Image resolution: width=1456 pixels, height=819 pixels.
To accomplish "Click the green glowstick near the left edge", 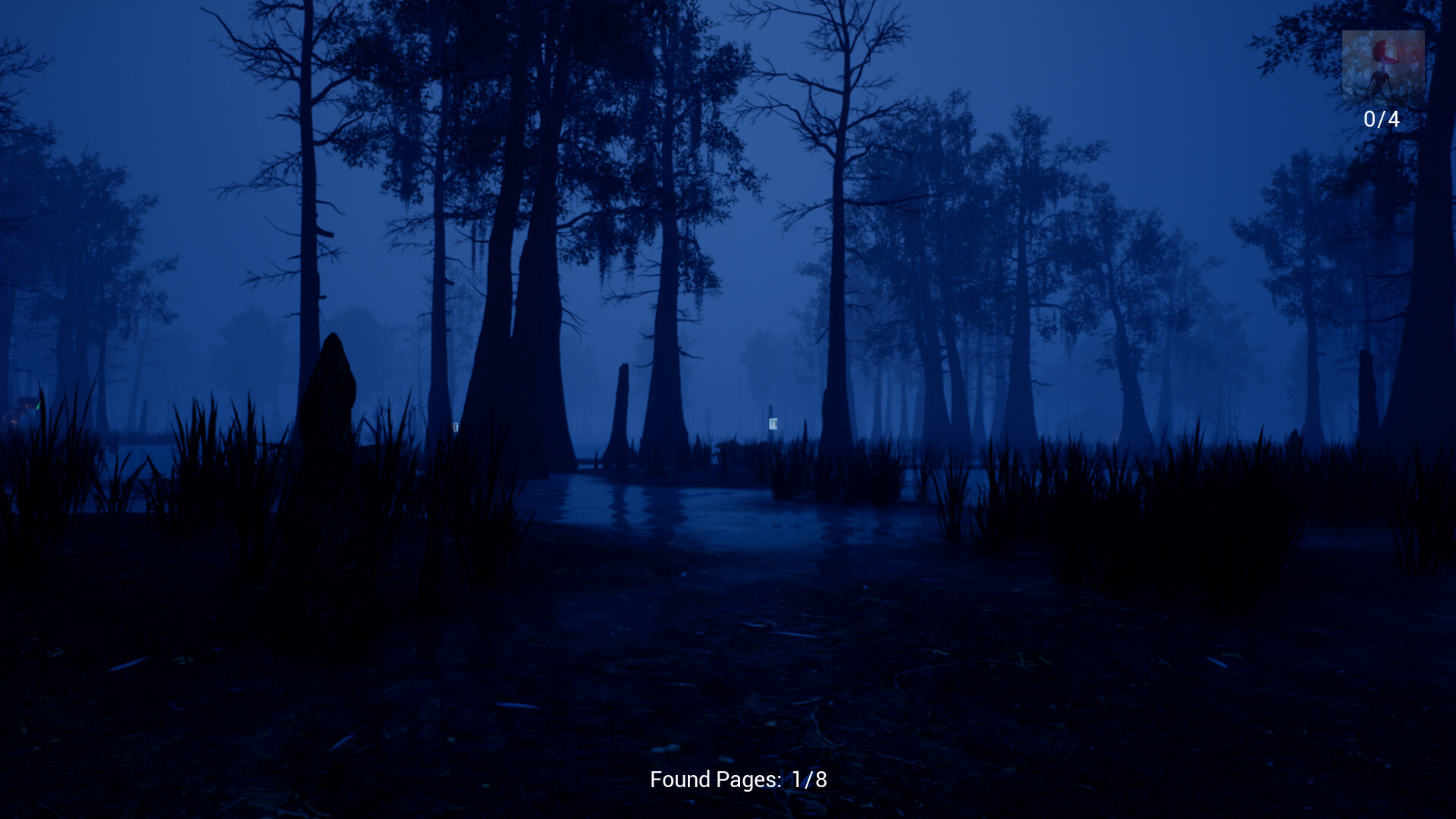I will [38, 406].
